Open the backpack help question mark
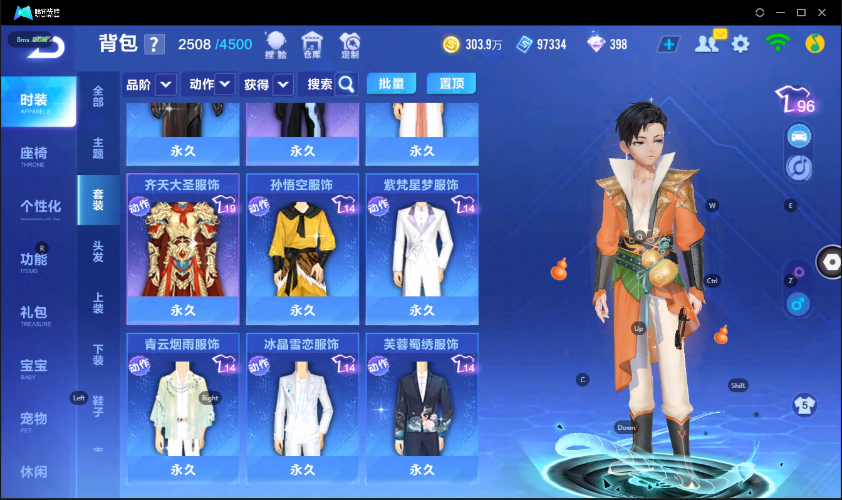Screen dimensions: 842x500 [154, 44]
